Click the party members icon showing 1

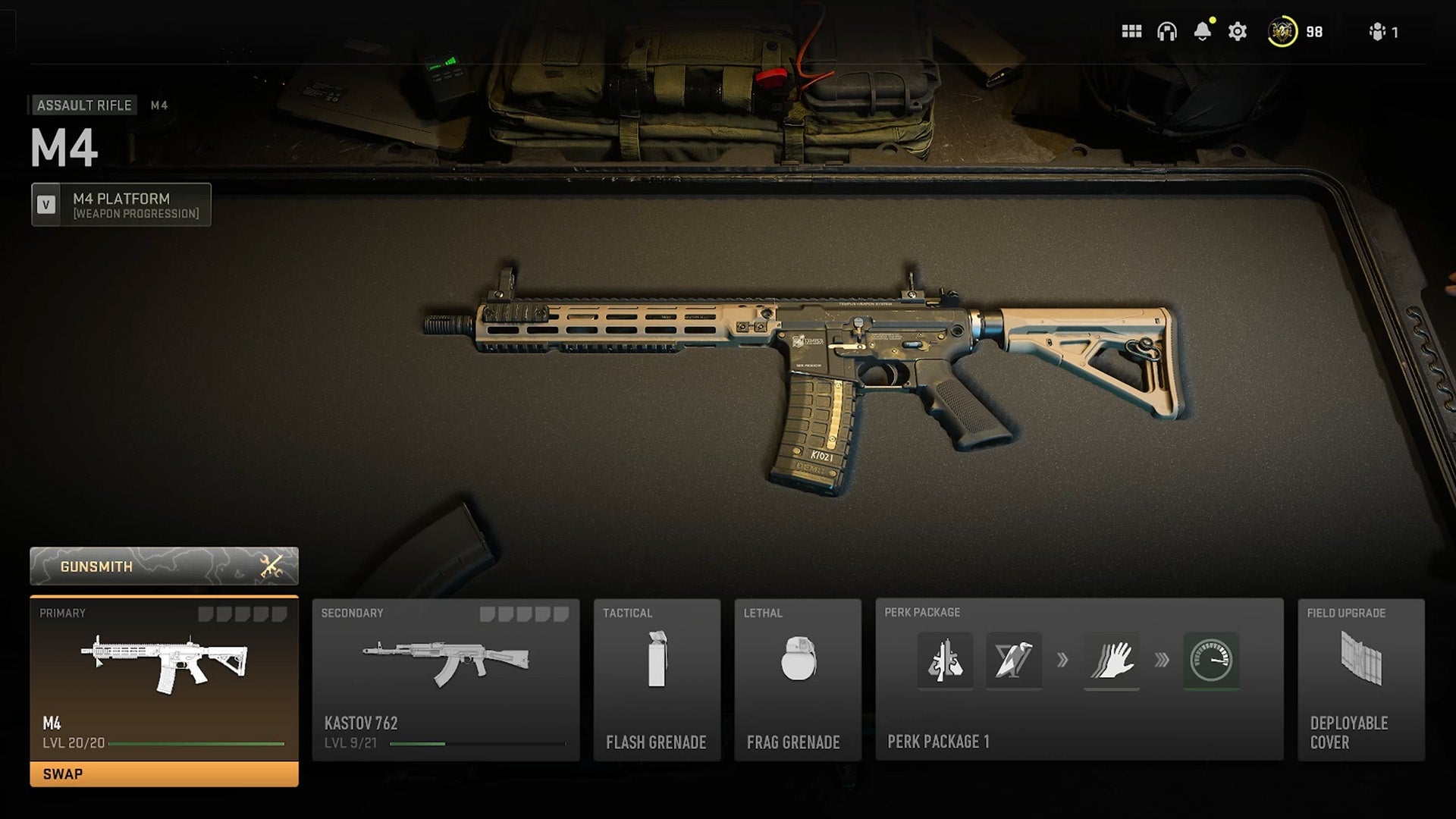coord(1379,32)
